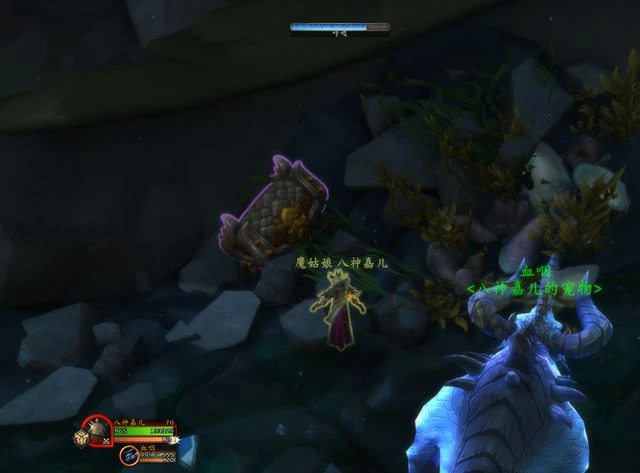640x473 pixels.
Task: Select the player portrait of 八神嘉儿
Action: click(x=98, y=431)
